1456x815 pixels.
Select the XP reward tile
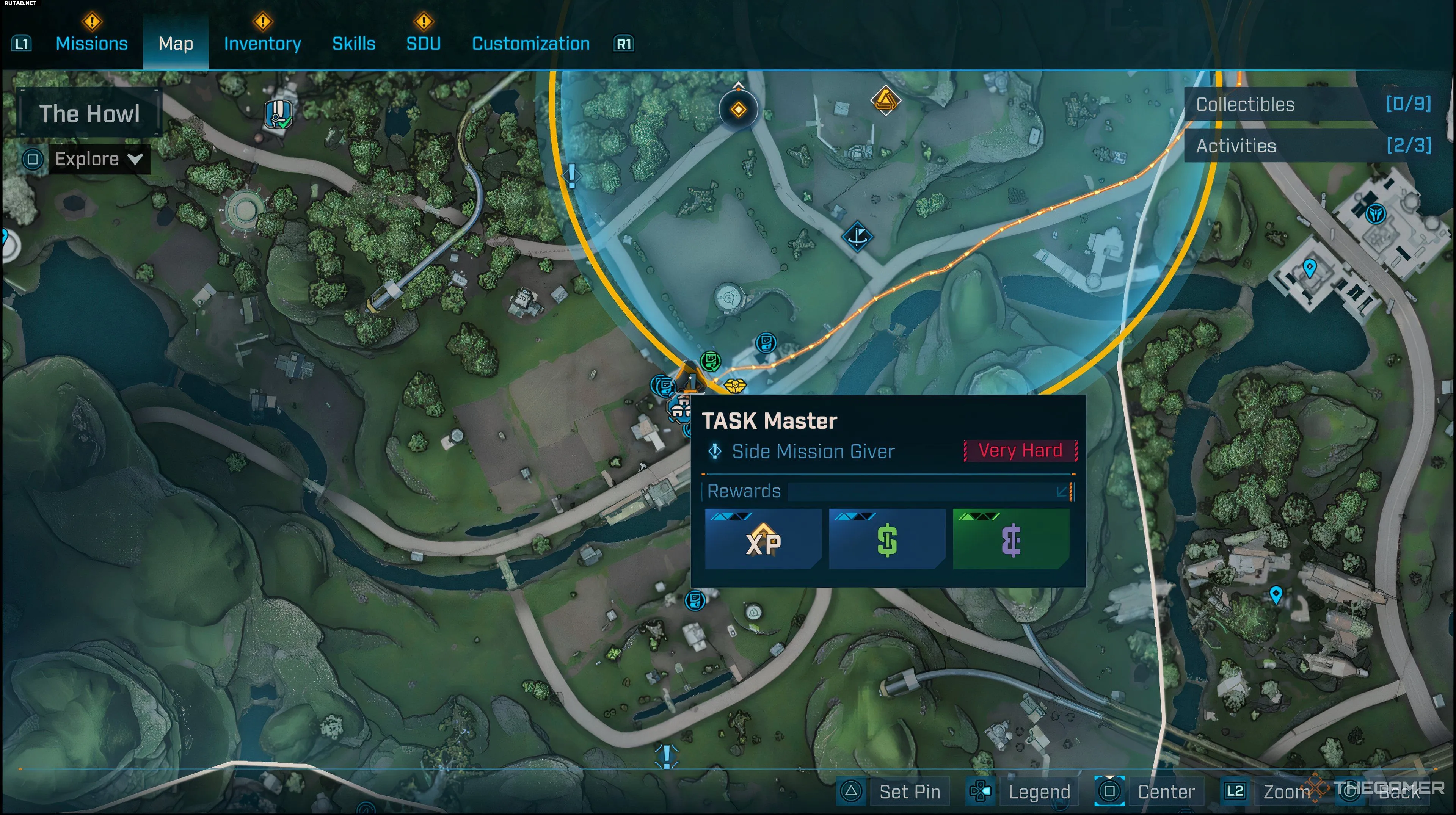763,539
